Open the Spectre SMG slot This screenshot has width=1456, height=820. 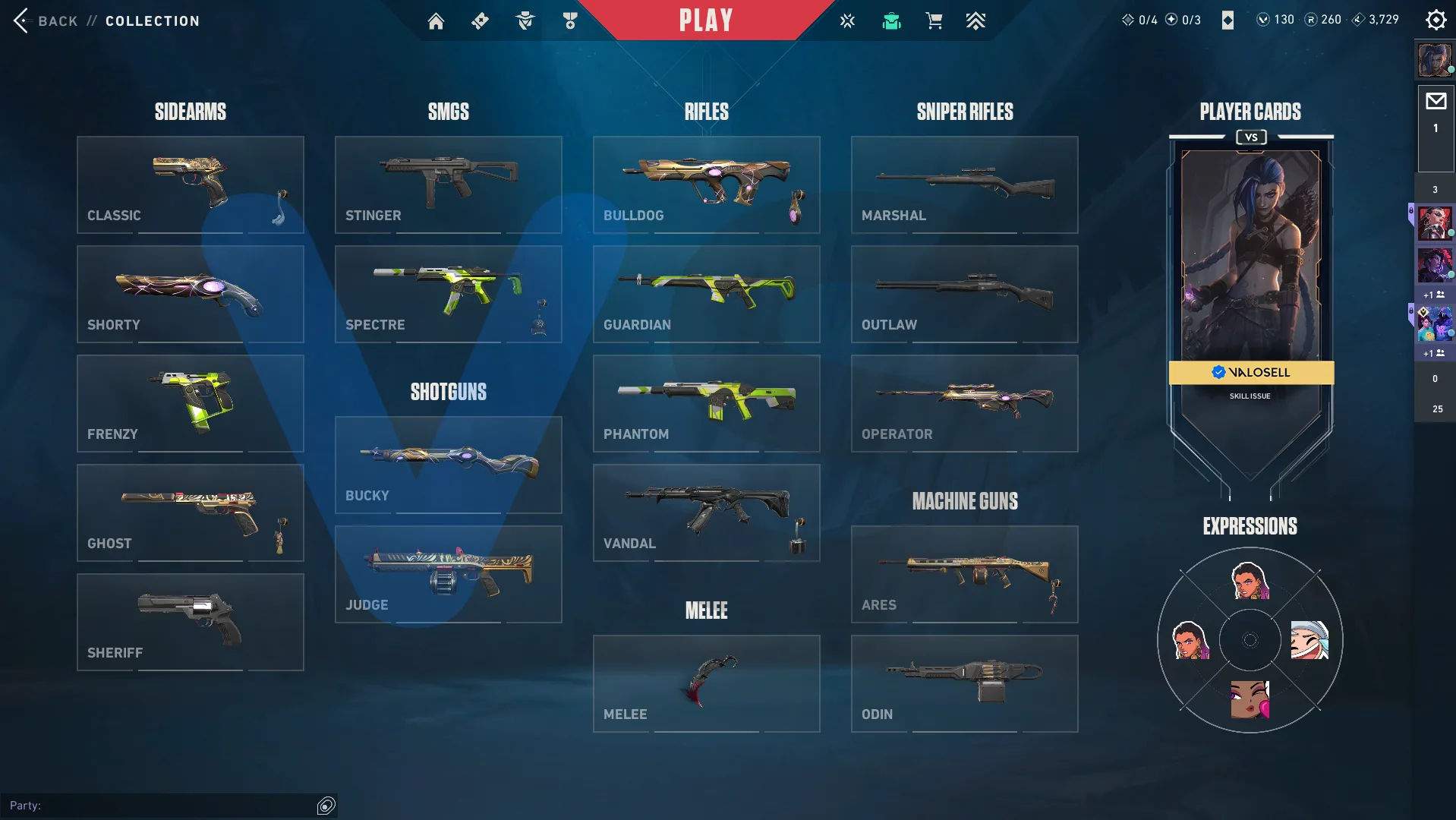(448, 294)
